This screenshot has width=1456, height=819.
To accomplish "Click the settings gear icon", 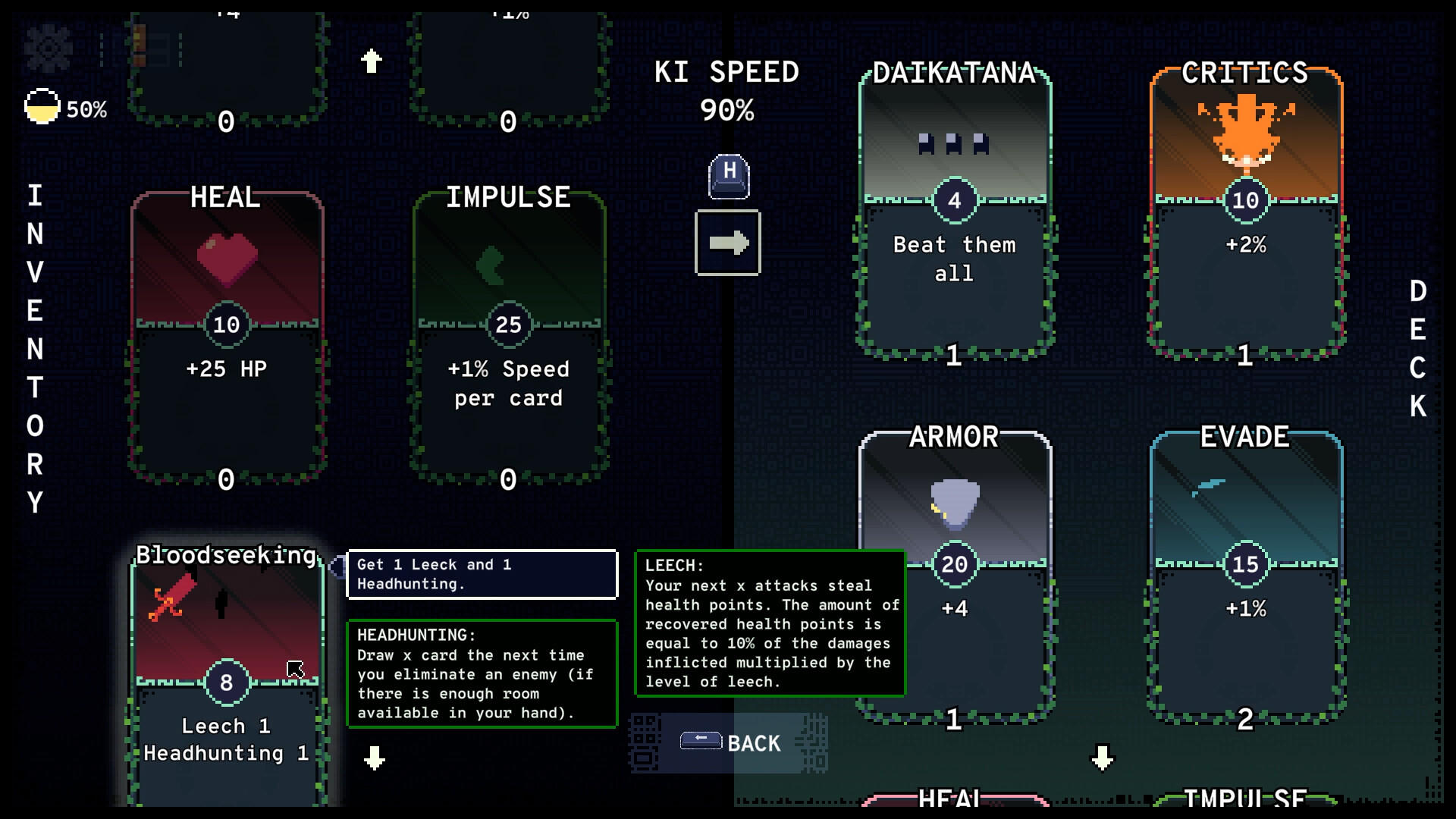I will [47, 45].
